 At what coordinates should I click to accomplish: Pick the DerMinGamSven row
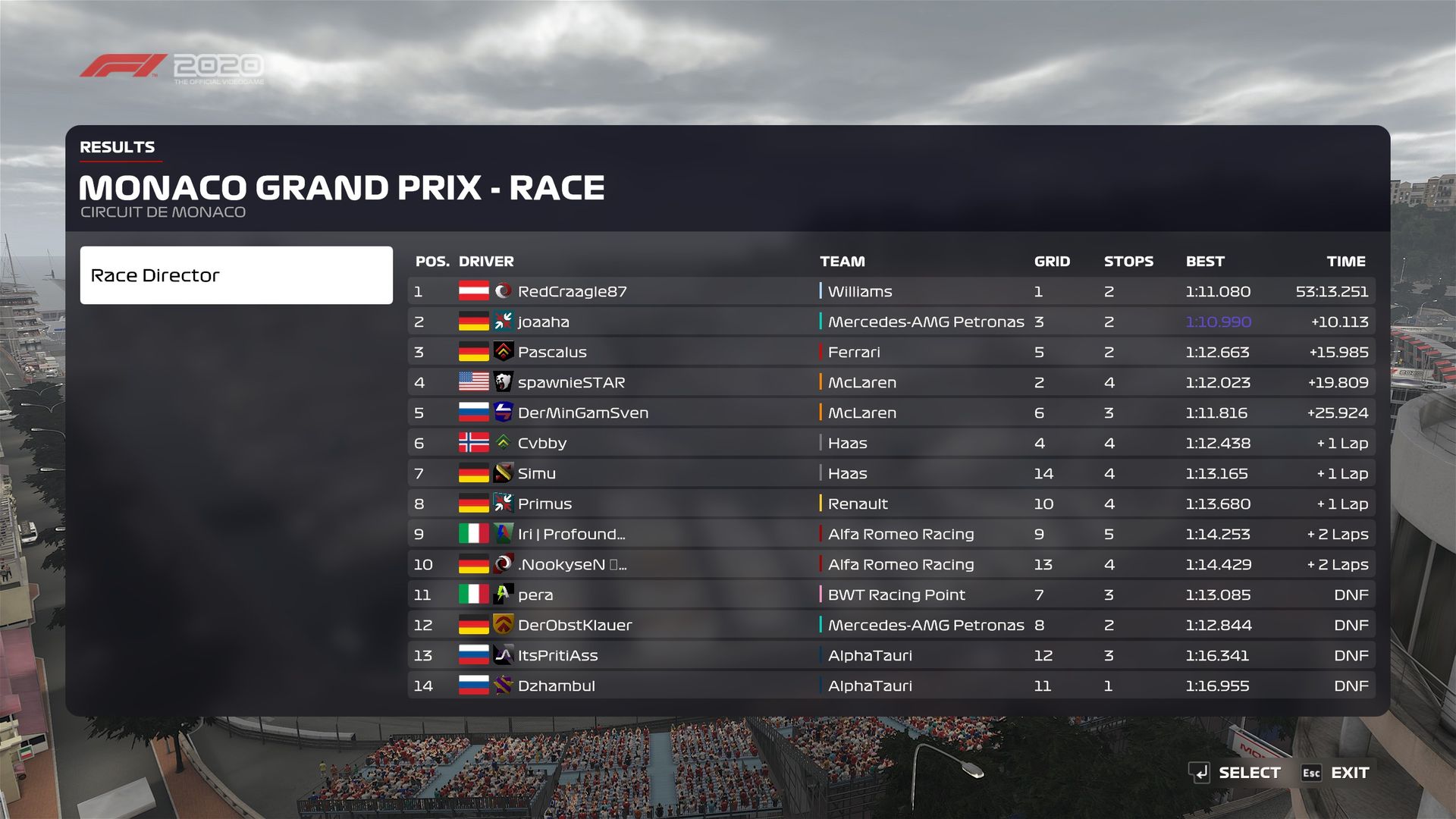pos(891,413)
